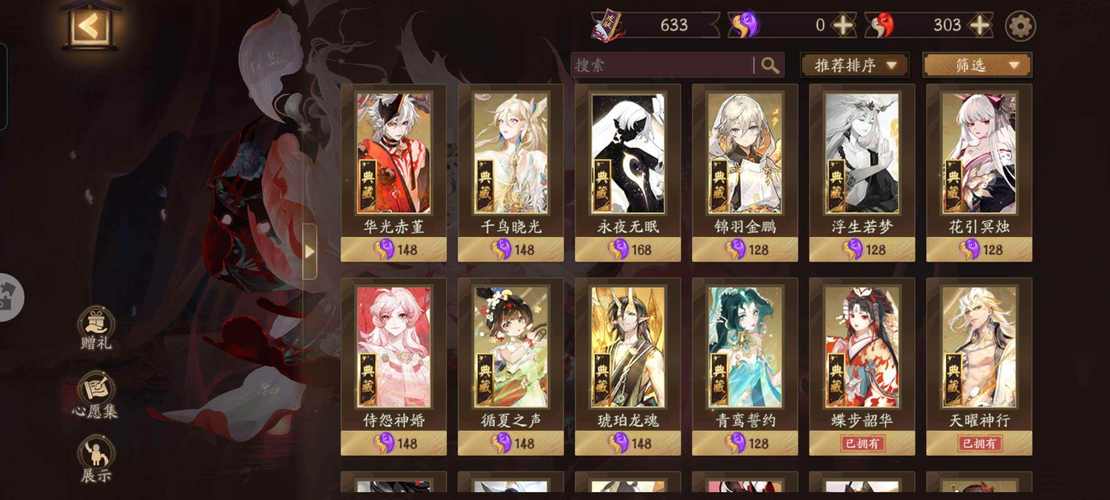Pick the 锦羽金鹏 skin card
1110x500 pixels.
point(745,170)
